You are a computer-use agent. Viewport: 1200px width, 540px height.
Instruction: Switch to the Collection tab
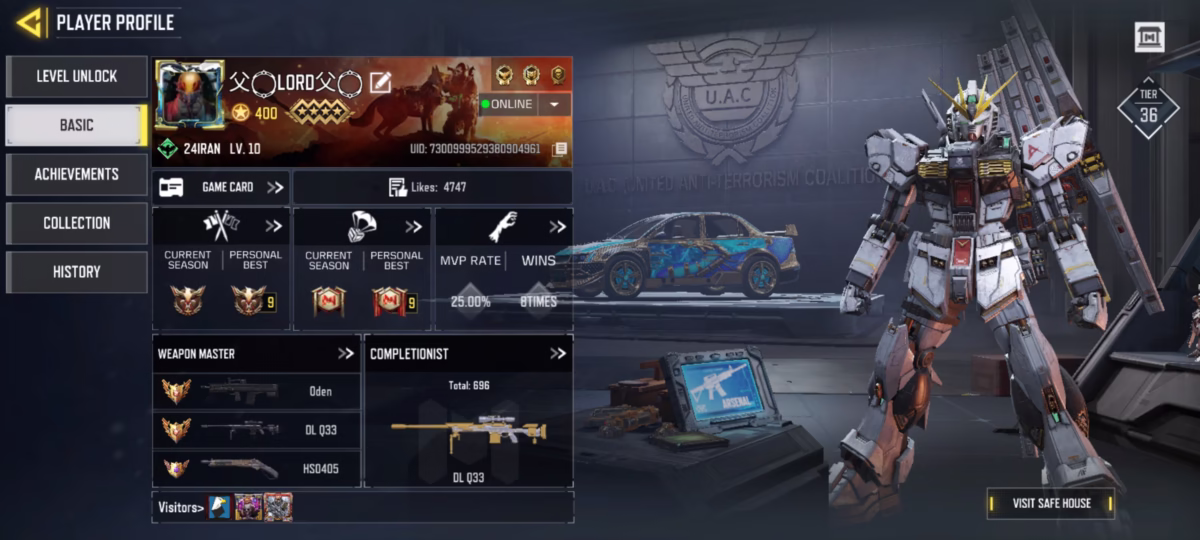pyautogui.click(x=76, y=223)
